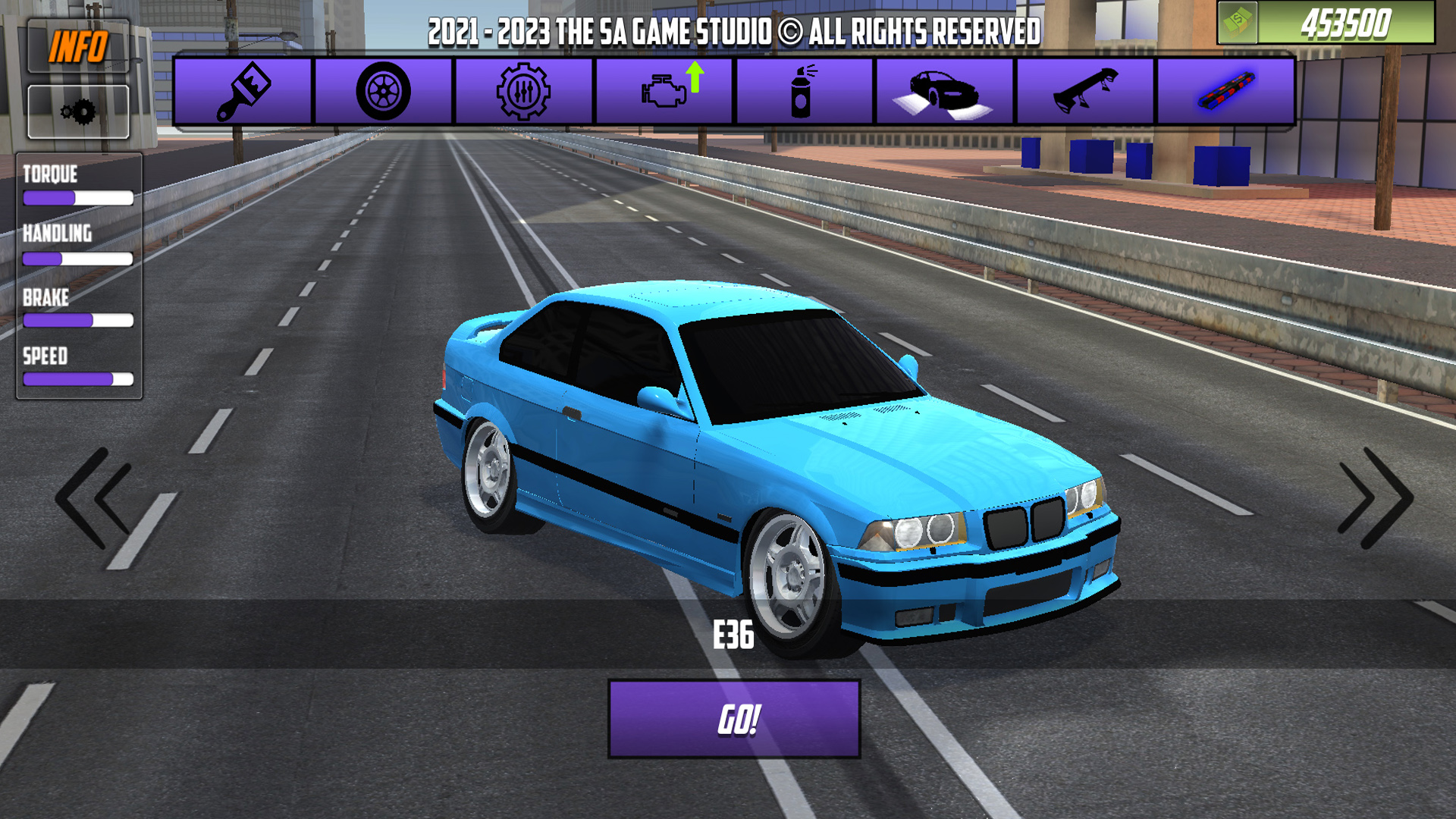Open the orange INFO panel
This screenshot has width=1456, height=819.
(78, 47)
